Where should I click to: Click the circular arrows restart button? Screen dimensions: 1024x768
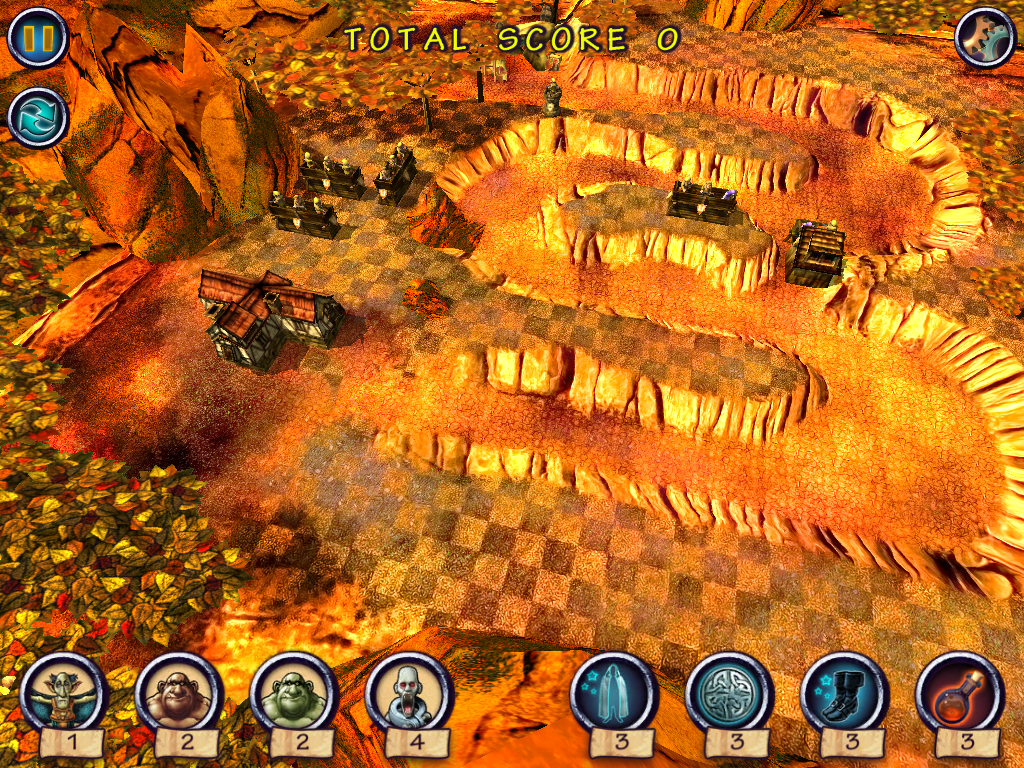37,116
